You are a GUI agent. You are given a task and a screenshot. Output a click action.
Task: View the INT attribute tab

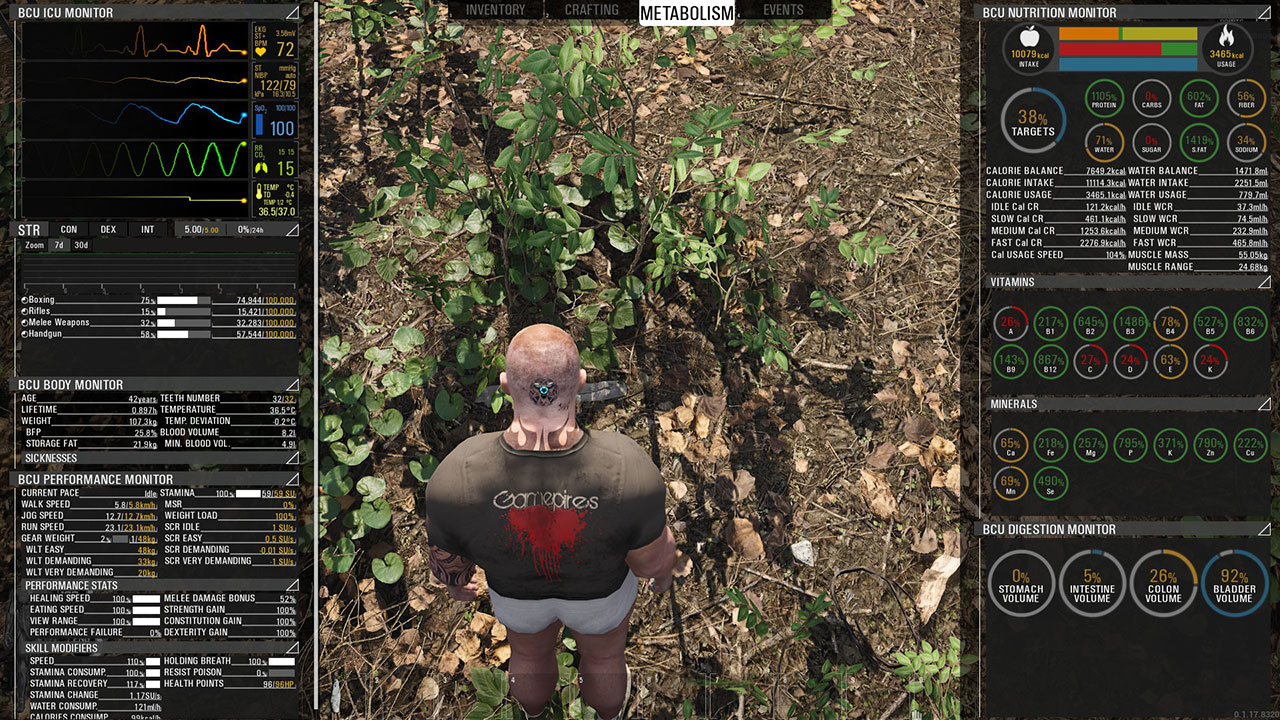click(x=147, y=230)
